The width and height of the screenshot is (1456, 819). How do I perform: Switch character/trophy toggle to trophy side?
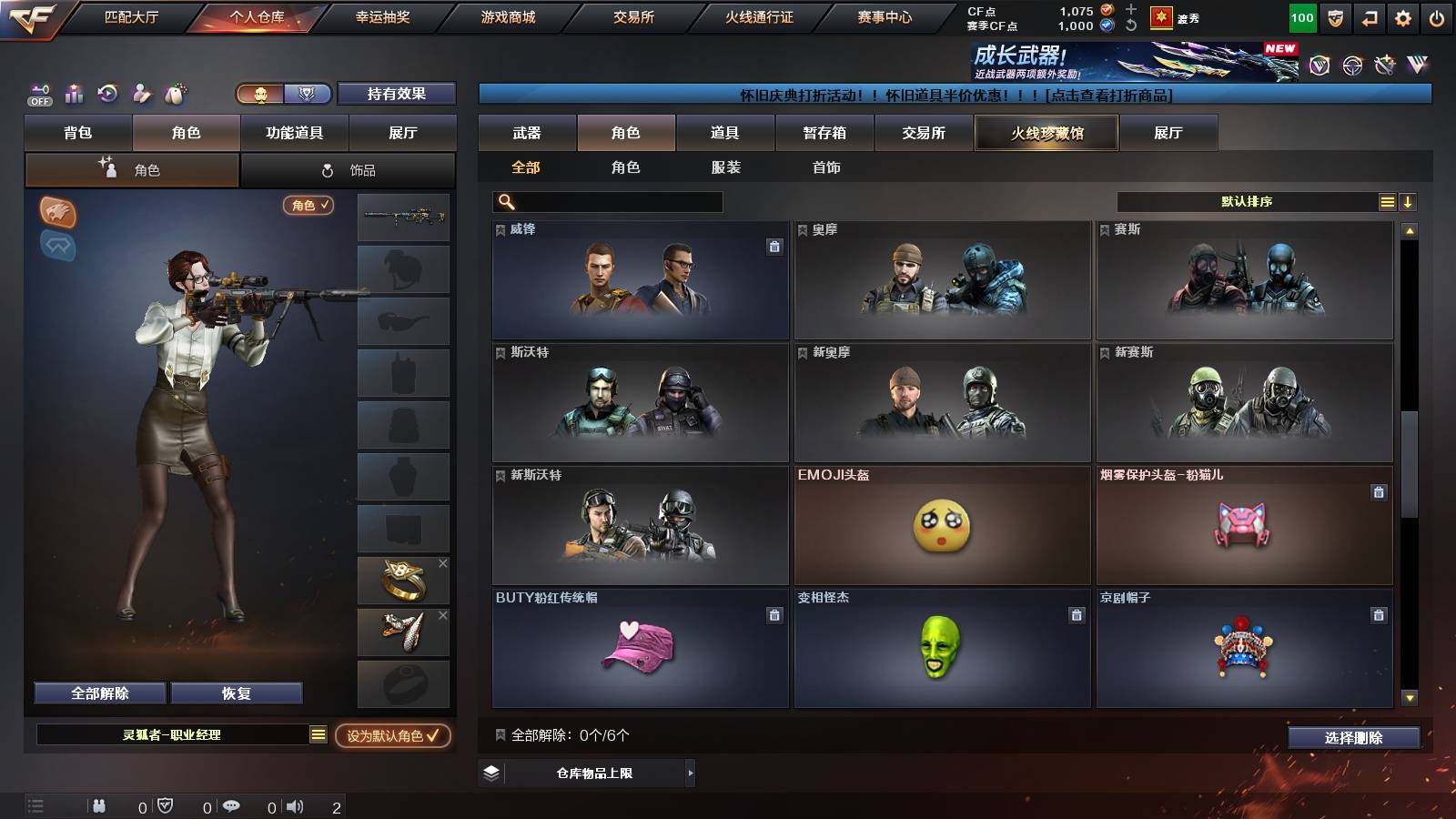[x=307, y=93]
